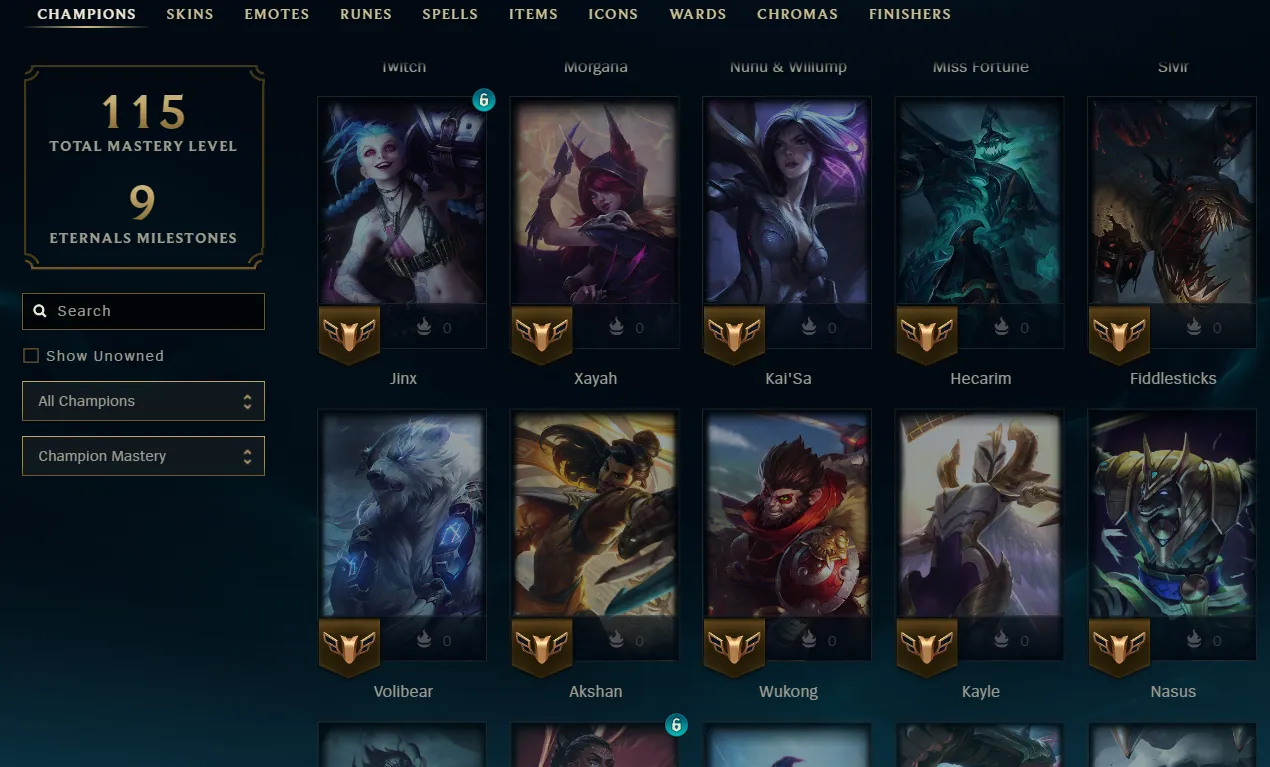Go to the Spells tab
This screenshot has height=767, width=1270.
(450, 14)
